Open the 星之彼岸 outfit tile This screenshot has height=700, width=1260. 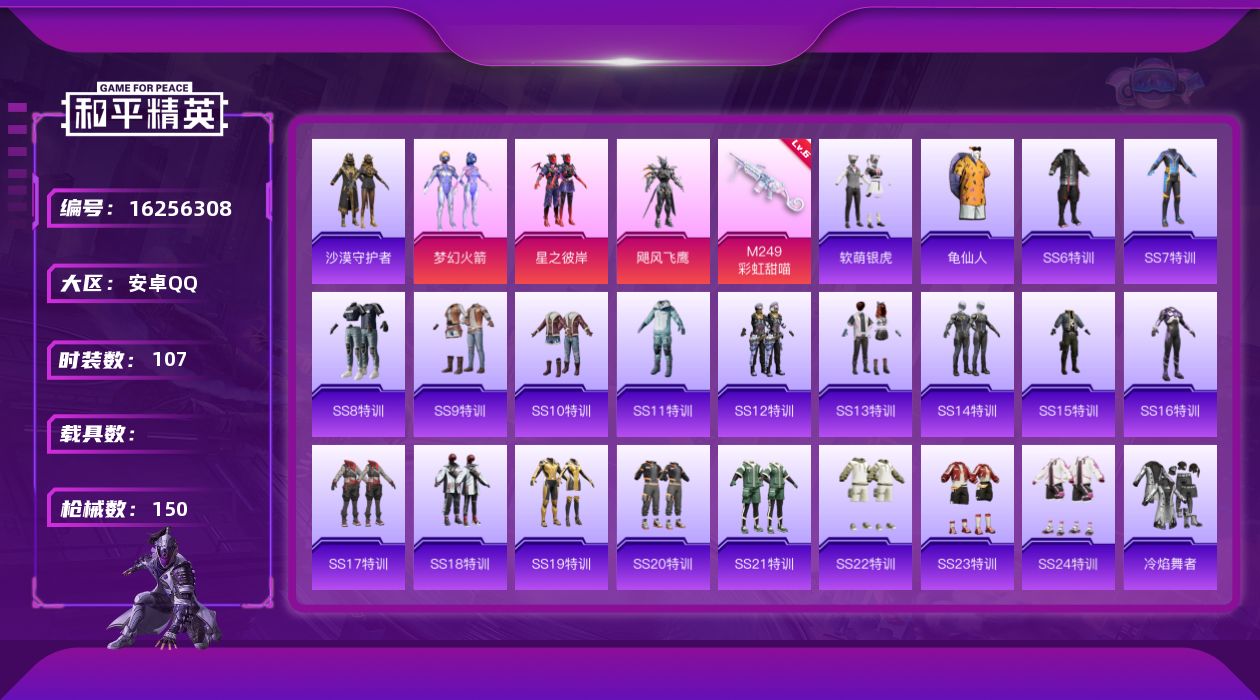pyautogui.click(x=561, y=211)
